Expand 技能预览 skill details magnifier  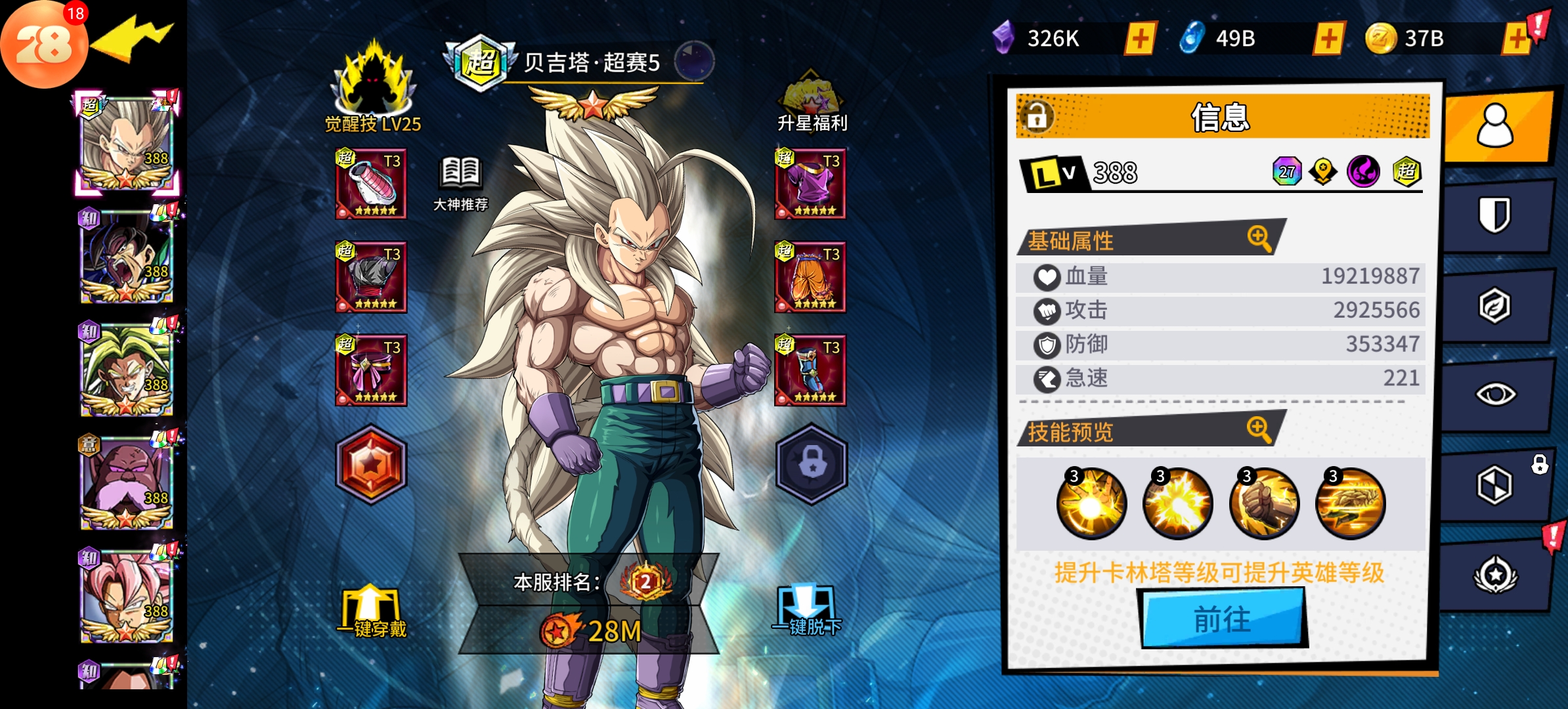pos(1259,429)
